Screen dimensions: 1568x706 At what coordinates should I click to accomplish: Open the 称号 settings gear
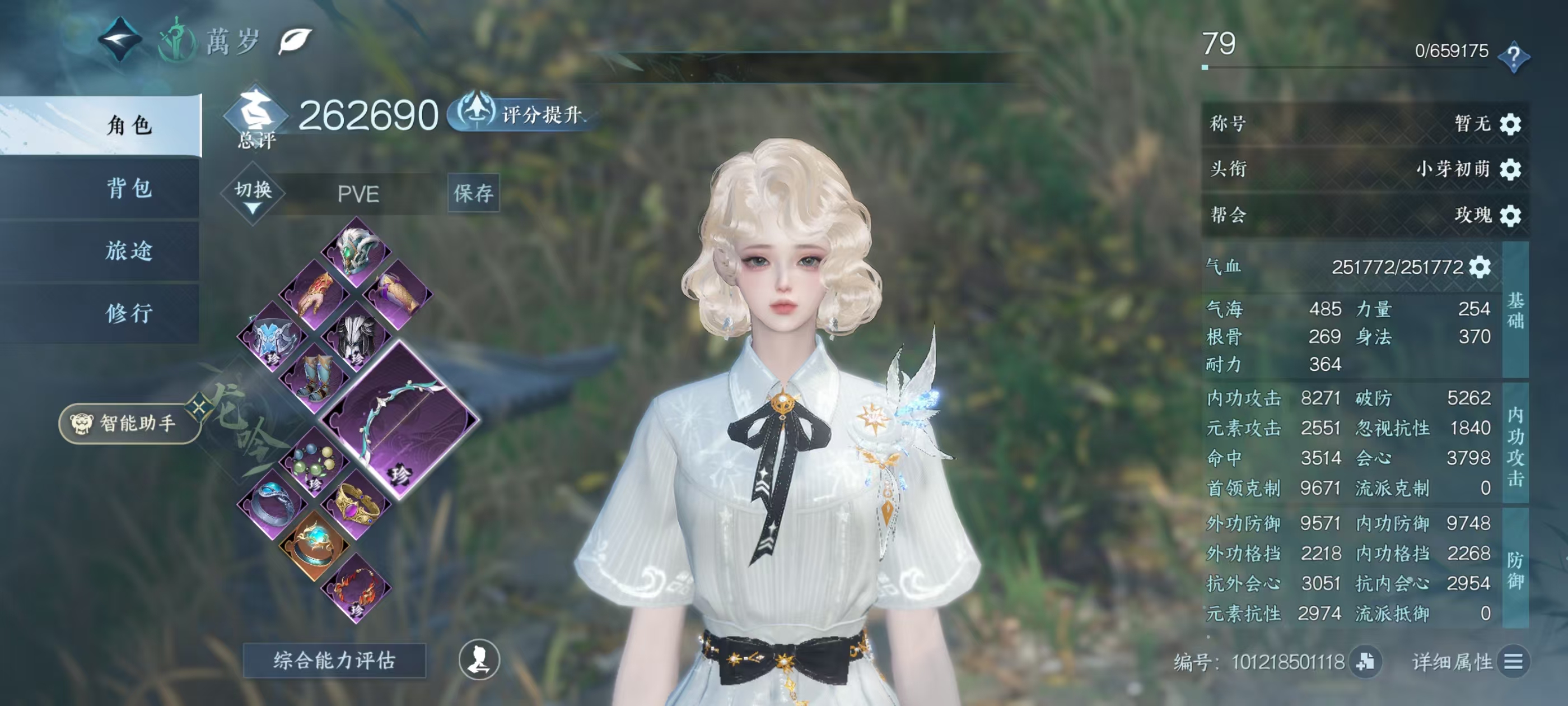point(1510,124)
